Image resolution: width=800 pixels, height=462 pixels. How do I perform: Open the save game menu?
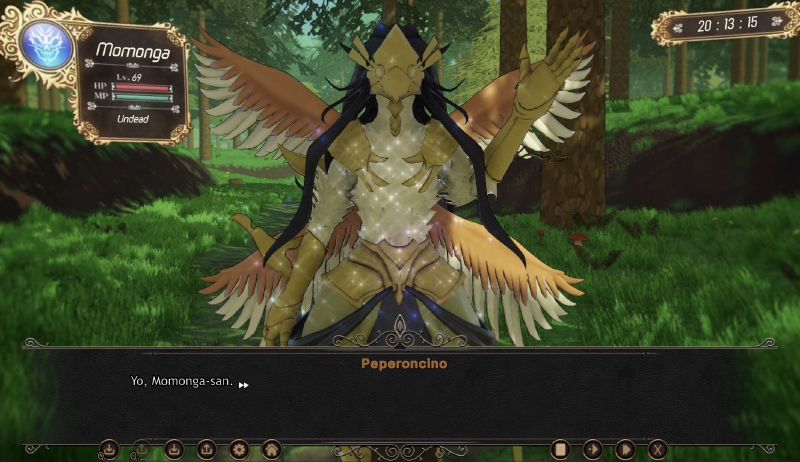click(174, 449)
